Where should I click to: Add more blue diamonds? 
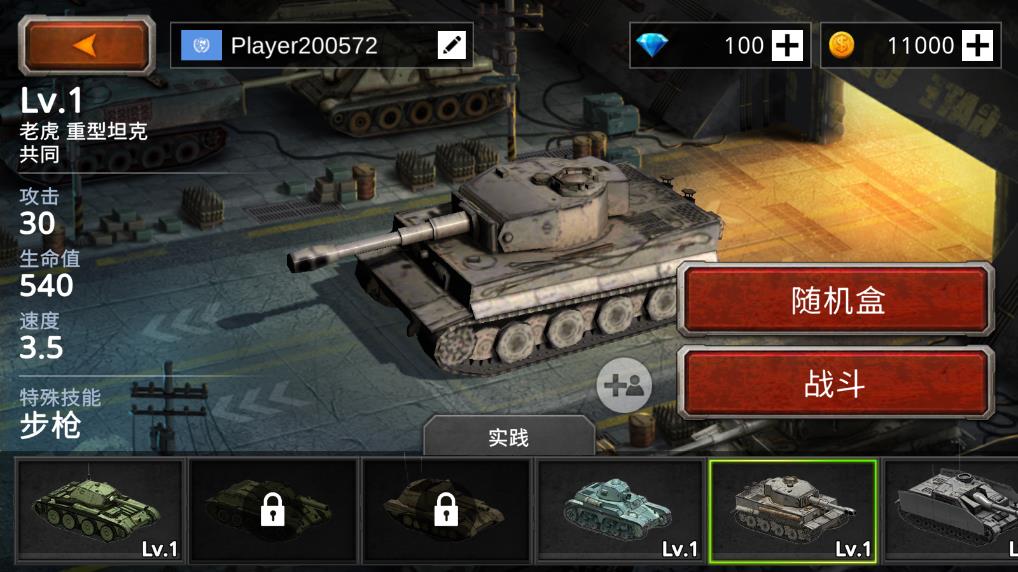[788, 45]
